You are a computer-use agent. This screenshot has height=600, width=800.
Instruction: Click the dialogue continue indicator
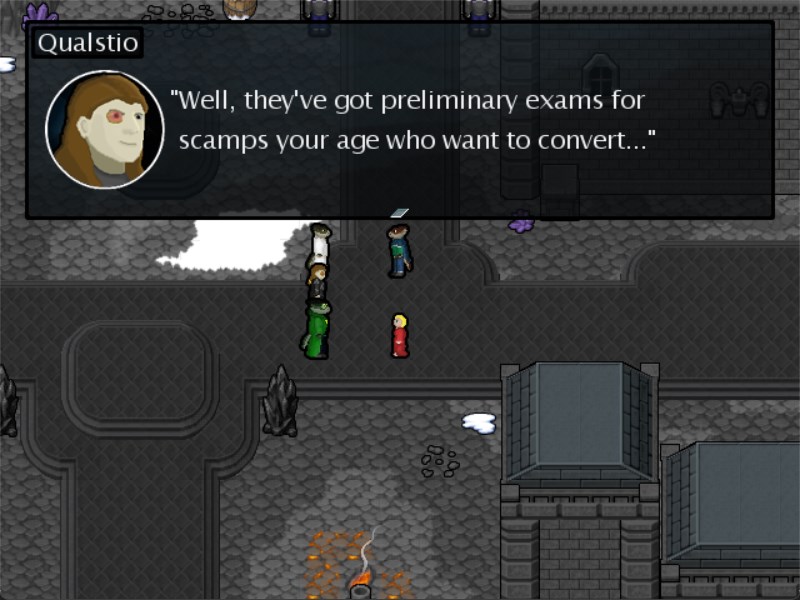click(399, 212)
